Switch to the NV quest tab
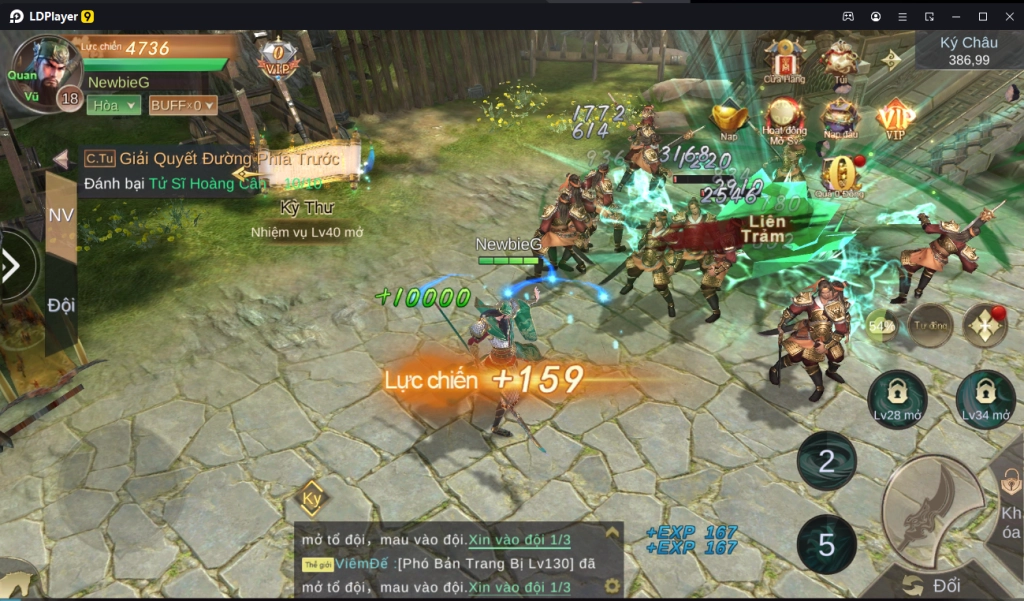The width and height of the screenshot is (1024, 601). click(61, 215)
